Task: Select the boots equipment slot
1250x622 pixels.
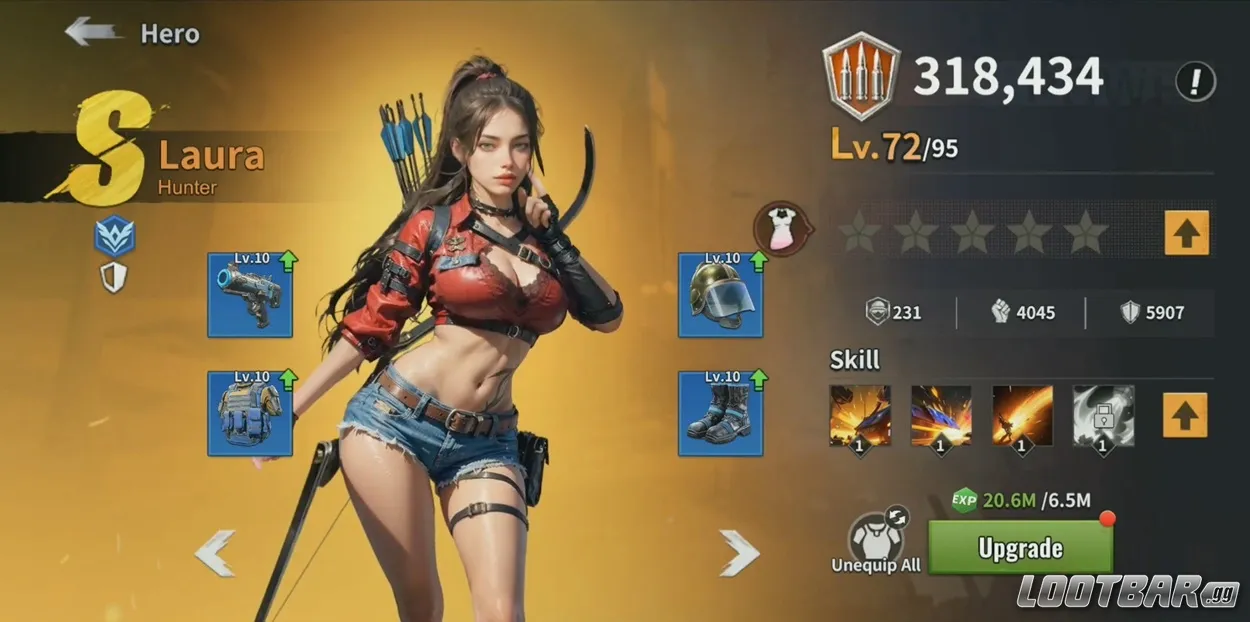Action: pyautogui.click(x=720, y=414)
